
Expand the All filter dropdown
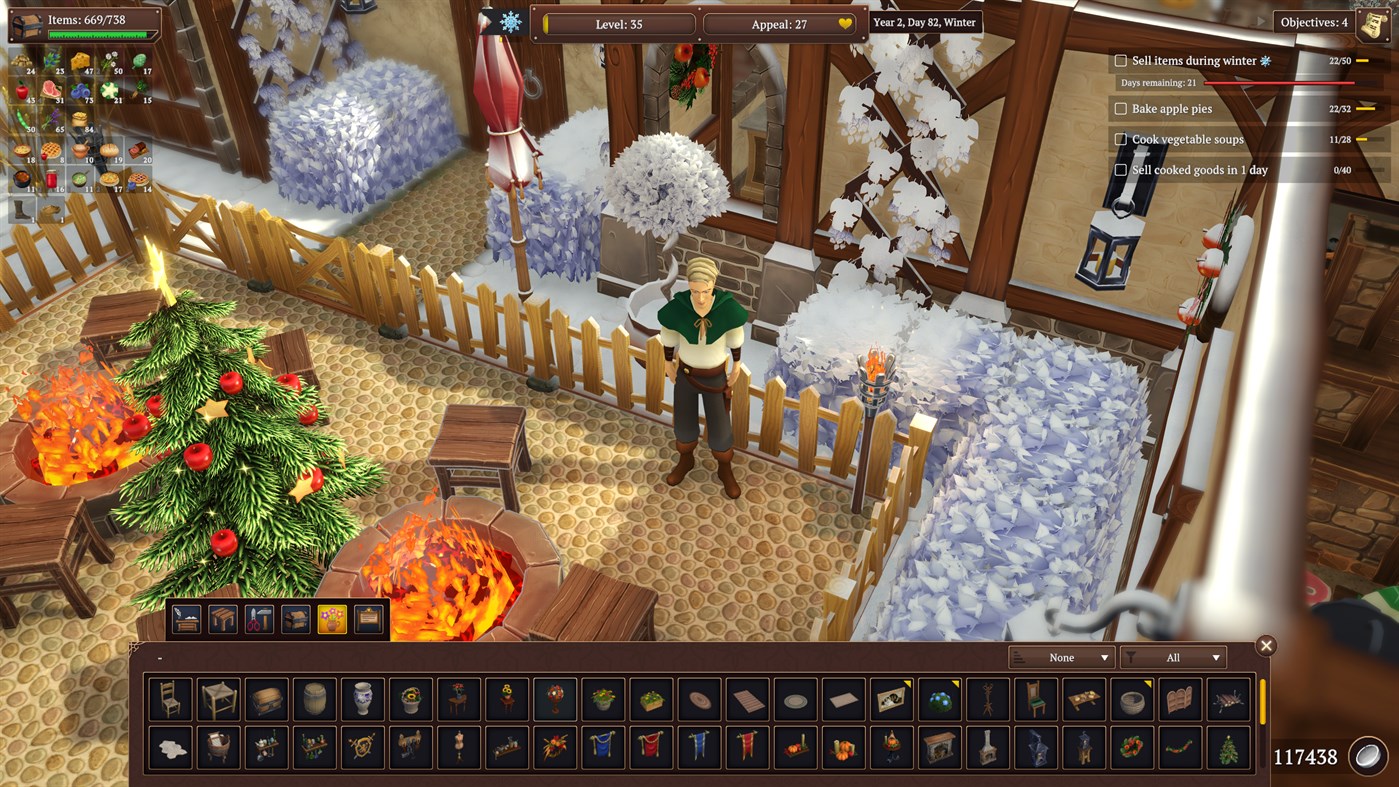coord(1172,657)
